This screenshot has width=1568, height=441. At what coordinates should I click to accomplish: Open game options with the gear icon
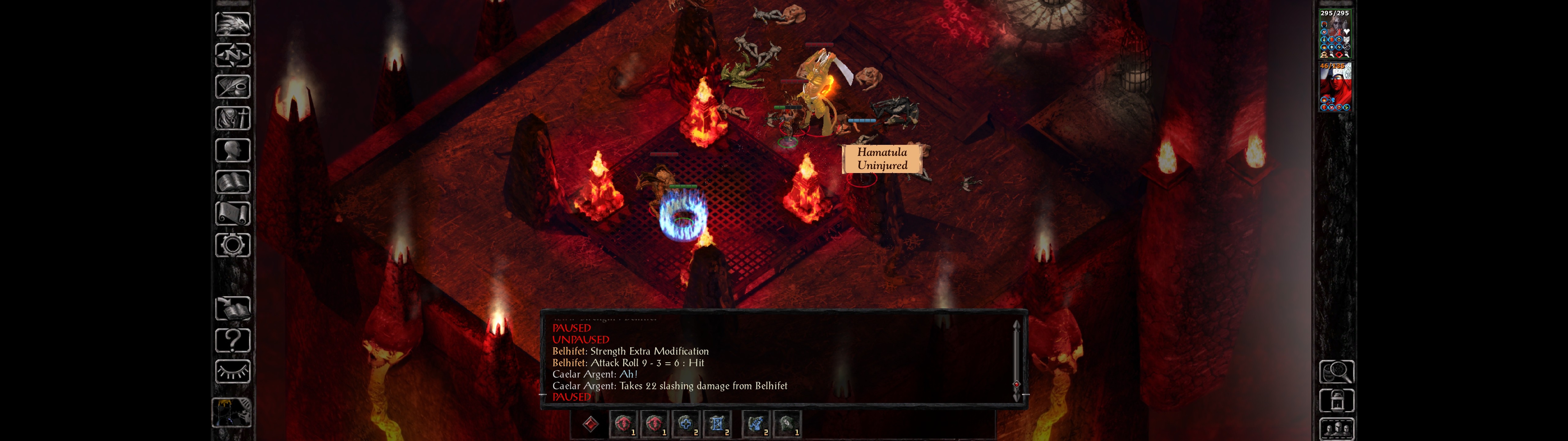click(232, 246)
